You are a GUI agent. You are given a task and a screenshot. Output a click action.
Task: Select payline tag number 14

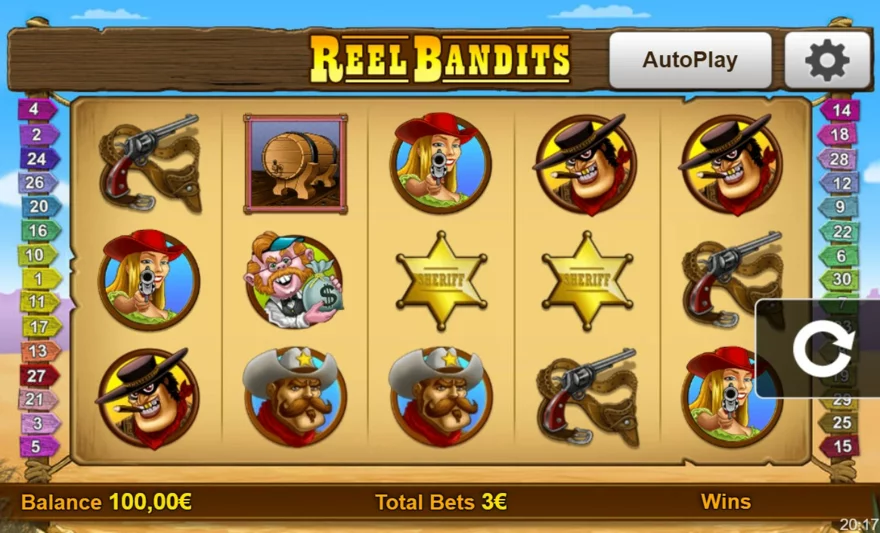841,111
